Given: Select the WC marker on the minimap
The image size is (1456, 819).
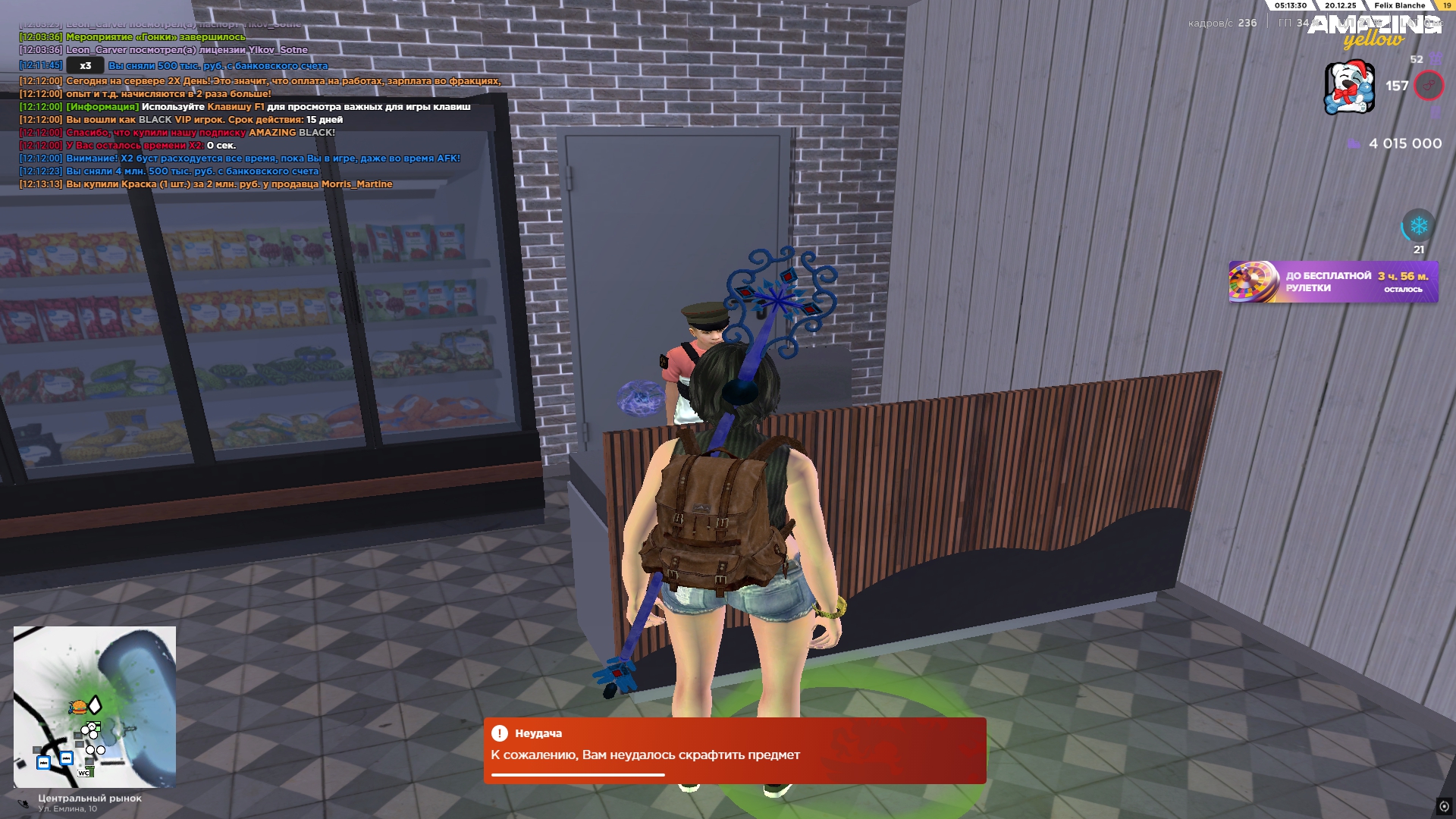Looking at the screenshot, I should click(x=83, y=773).
